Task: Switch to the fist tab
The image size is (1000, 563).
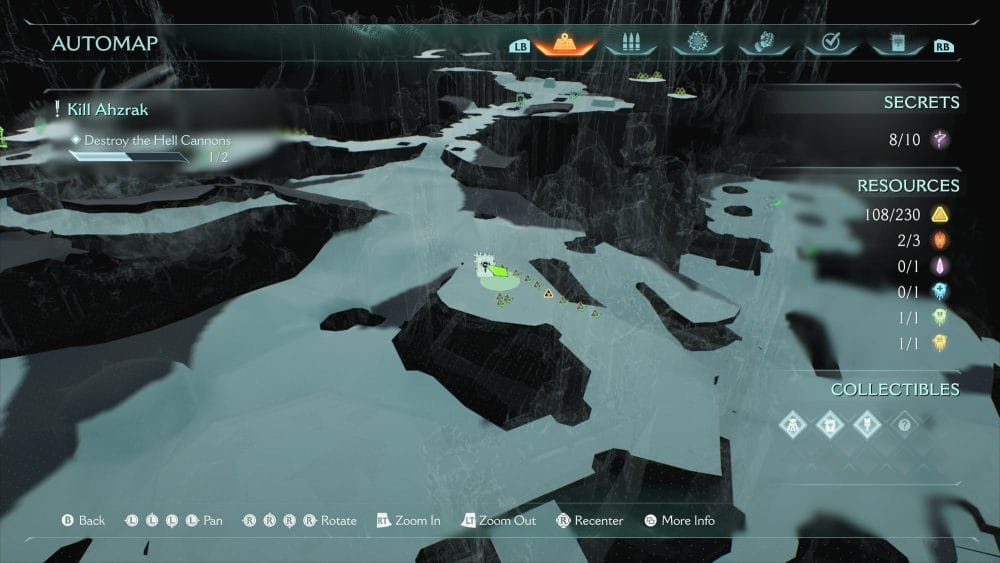Action: point(762,43)
